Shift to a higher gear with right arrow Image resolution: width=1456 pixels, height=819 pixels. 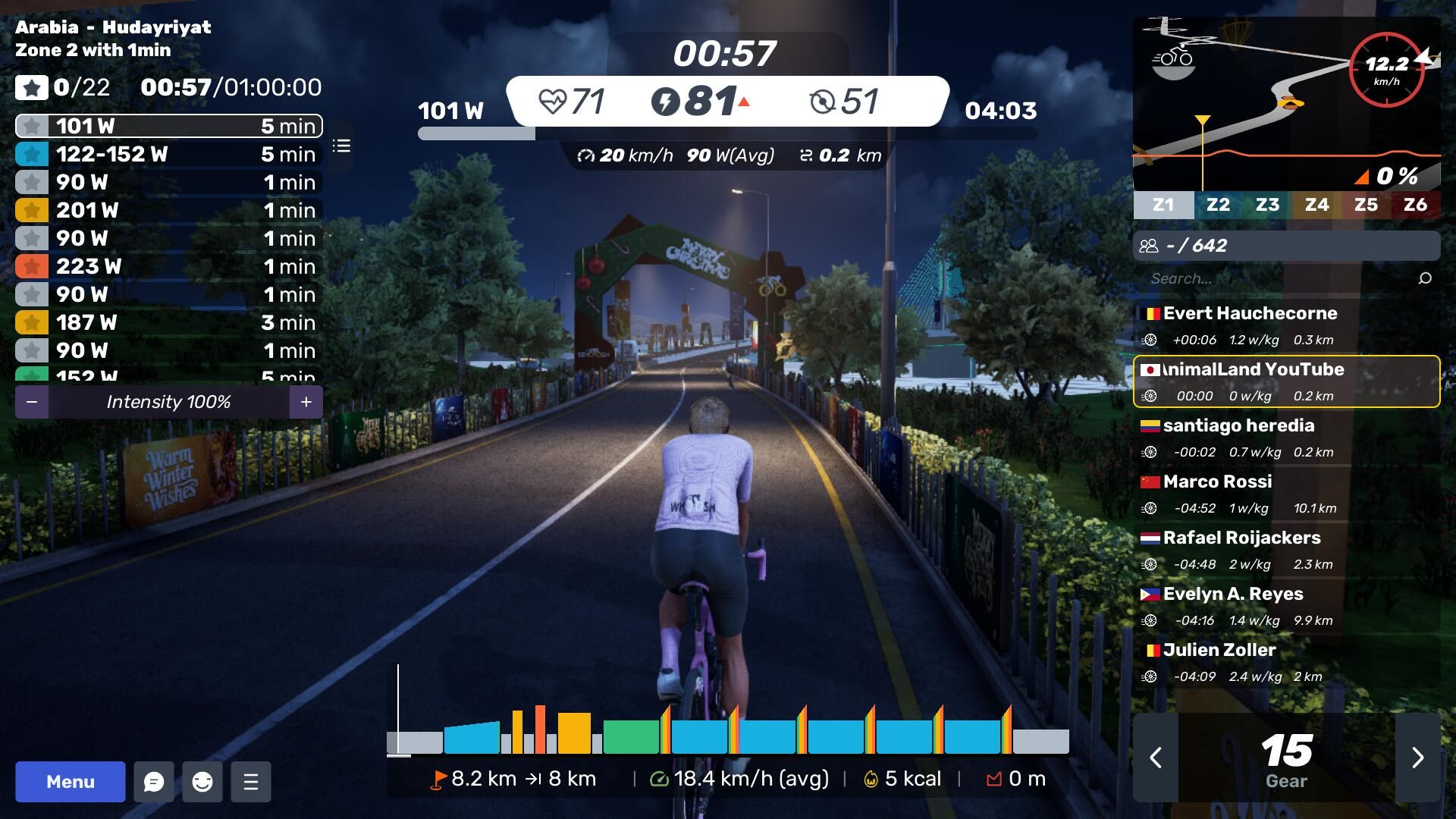click(1417, 757)
